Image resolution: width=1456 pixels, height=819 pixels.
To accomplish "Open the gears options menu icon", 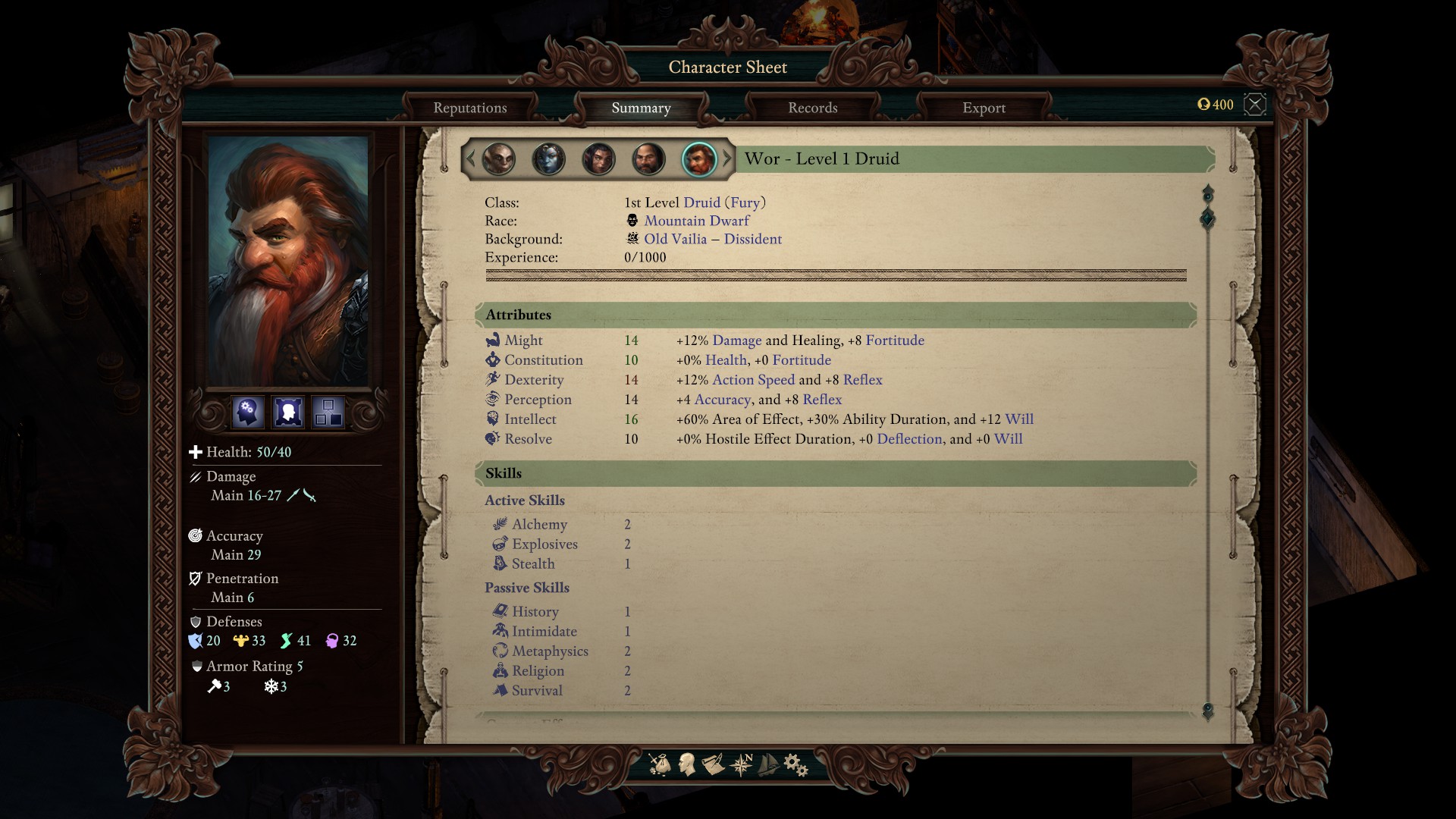I will click(795, 764).
